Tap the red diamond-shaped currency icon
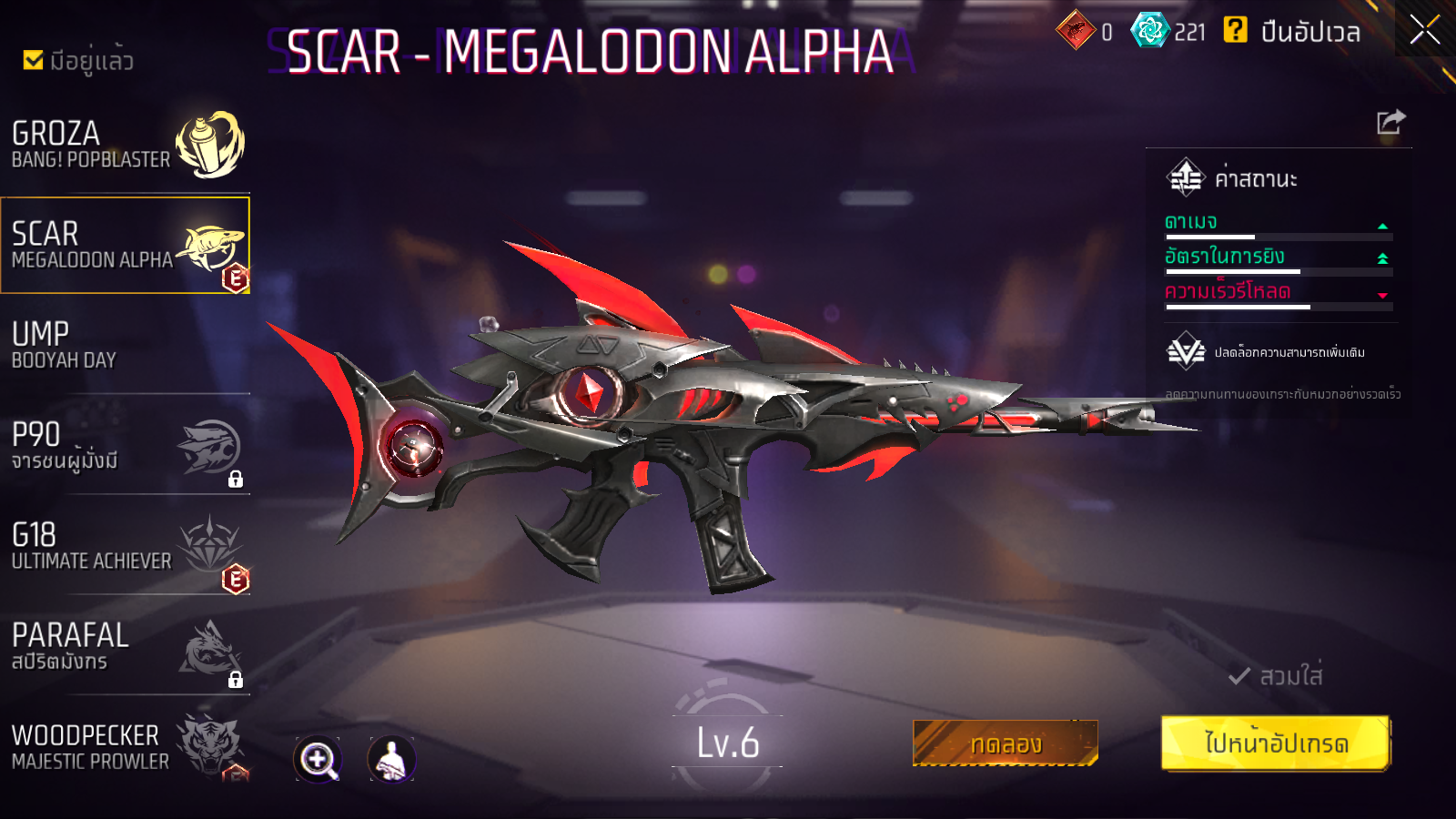The width and height of the screenshot is (1456, 819). [1076, 31]
